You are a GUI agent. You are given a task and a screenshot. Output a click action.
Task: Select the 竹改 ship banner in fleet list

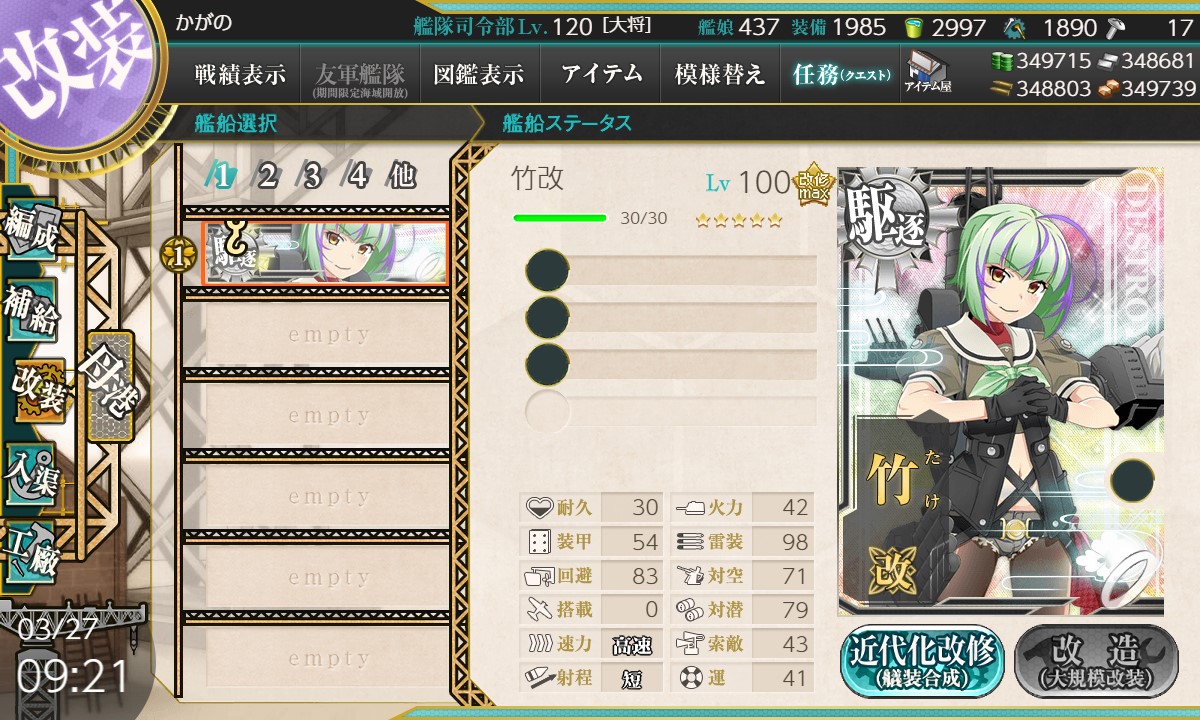click(325, 254)
